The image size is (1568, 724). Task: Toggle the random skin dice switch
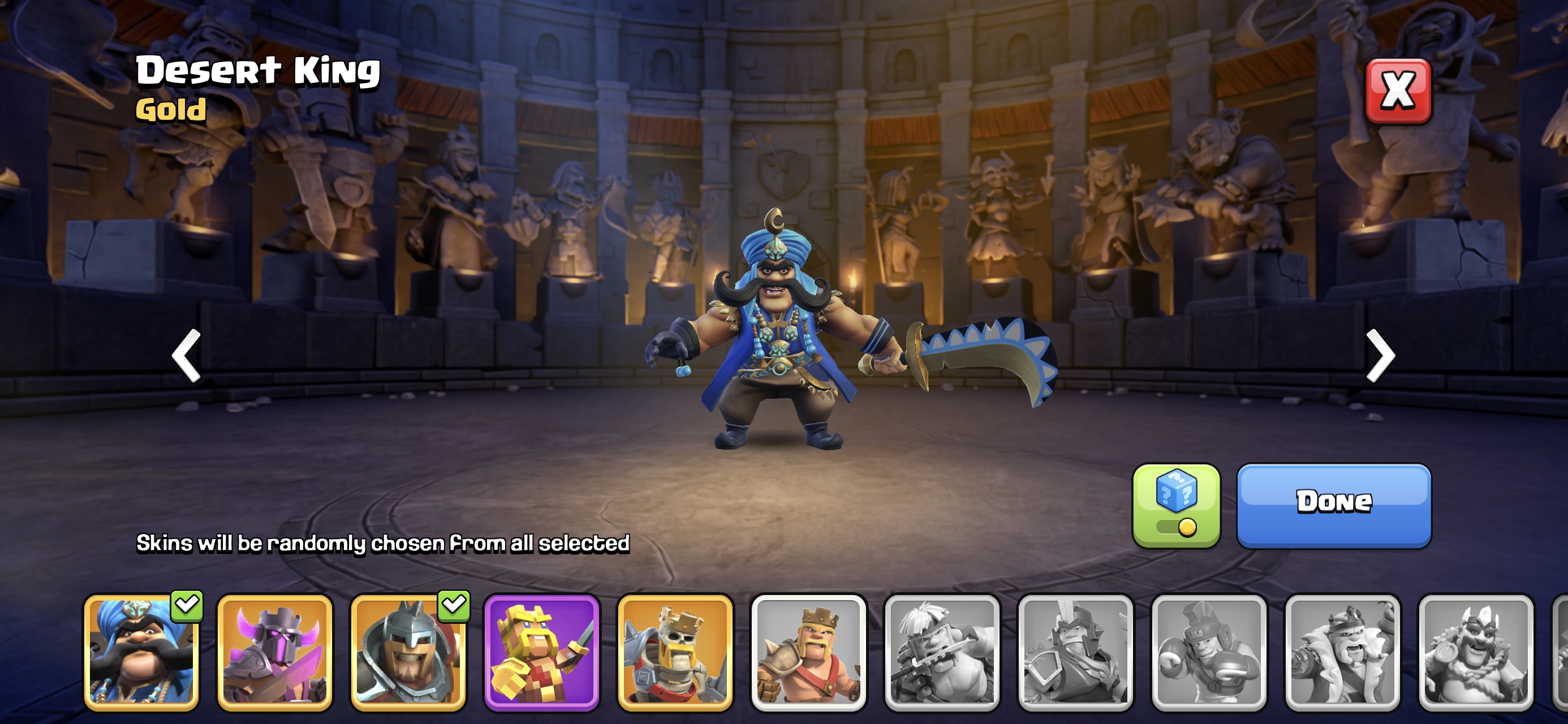(1176, 506)
